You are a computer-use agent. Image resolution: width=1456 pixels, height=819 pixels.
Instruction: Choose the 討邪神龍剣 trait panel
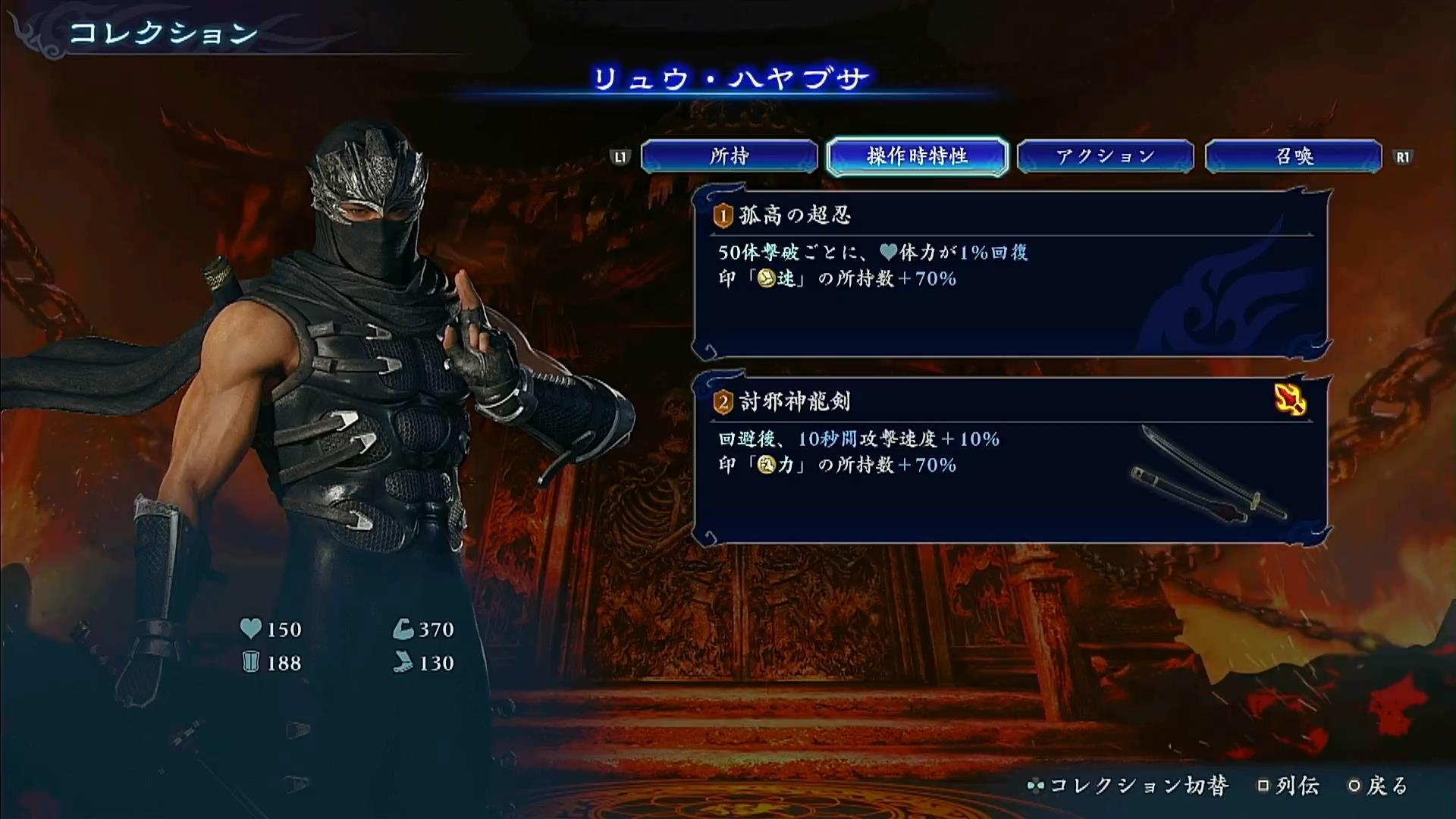pyautogui.click(x=1011, y=460)
